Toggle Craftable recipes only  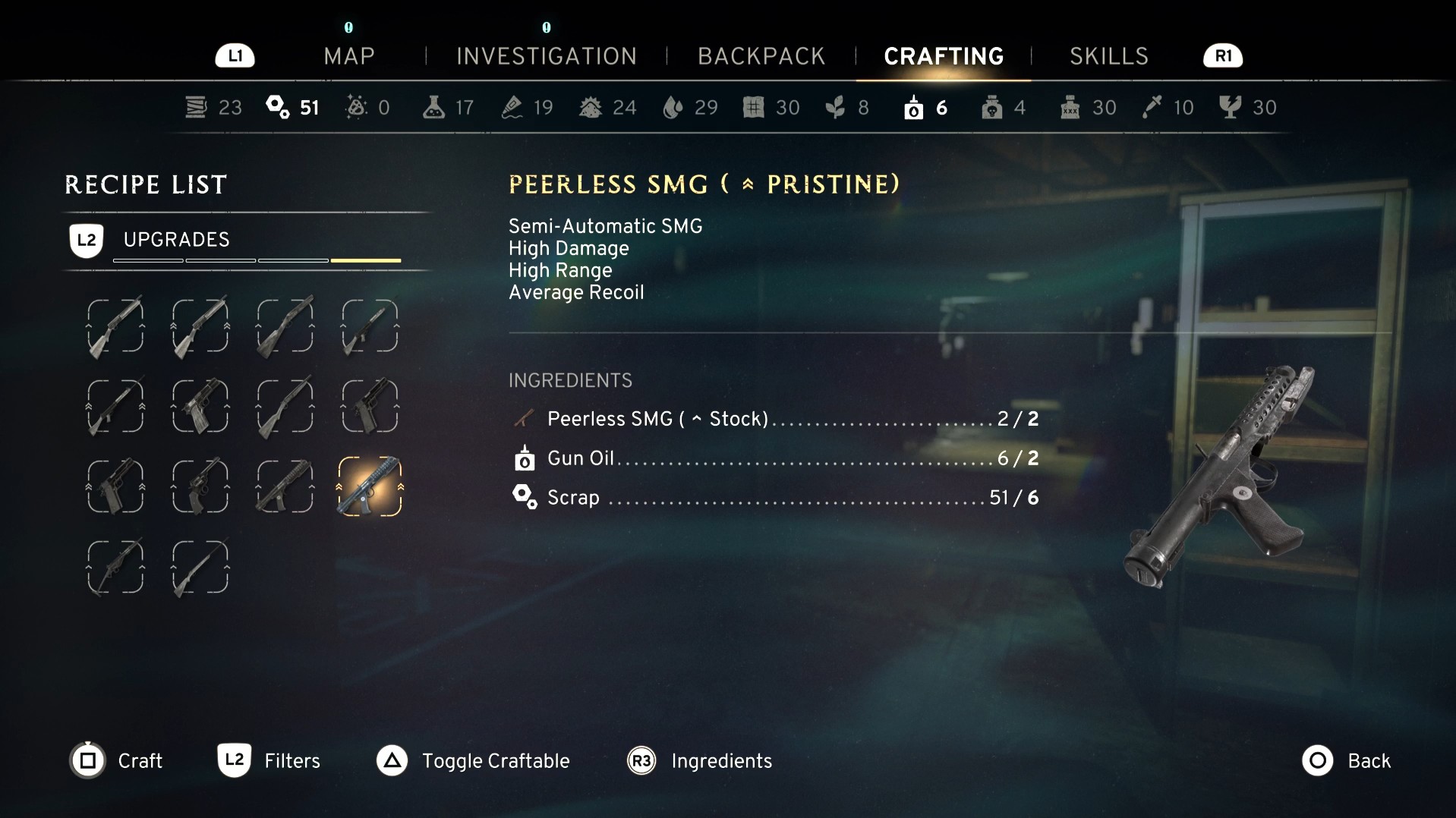[473, 760]
